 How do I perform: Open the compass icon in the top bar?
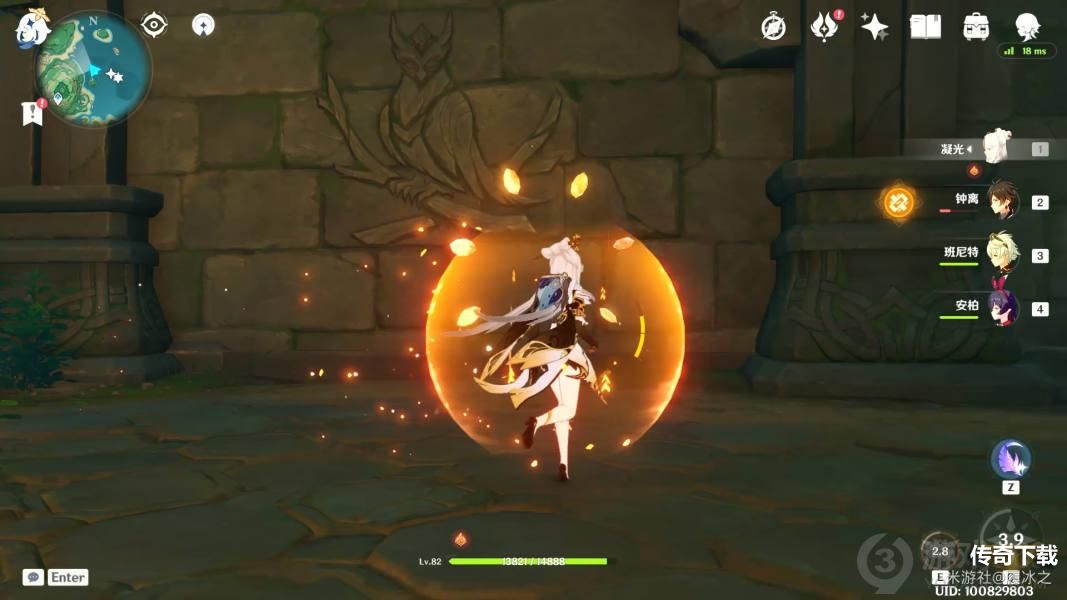[773, 27]
